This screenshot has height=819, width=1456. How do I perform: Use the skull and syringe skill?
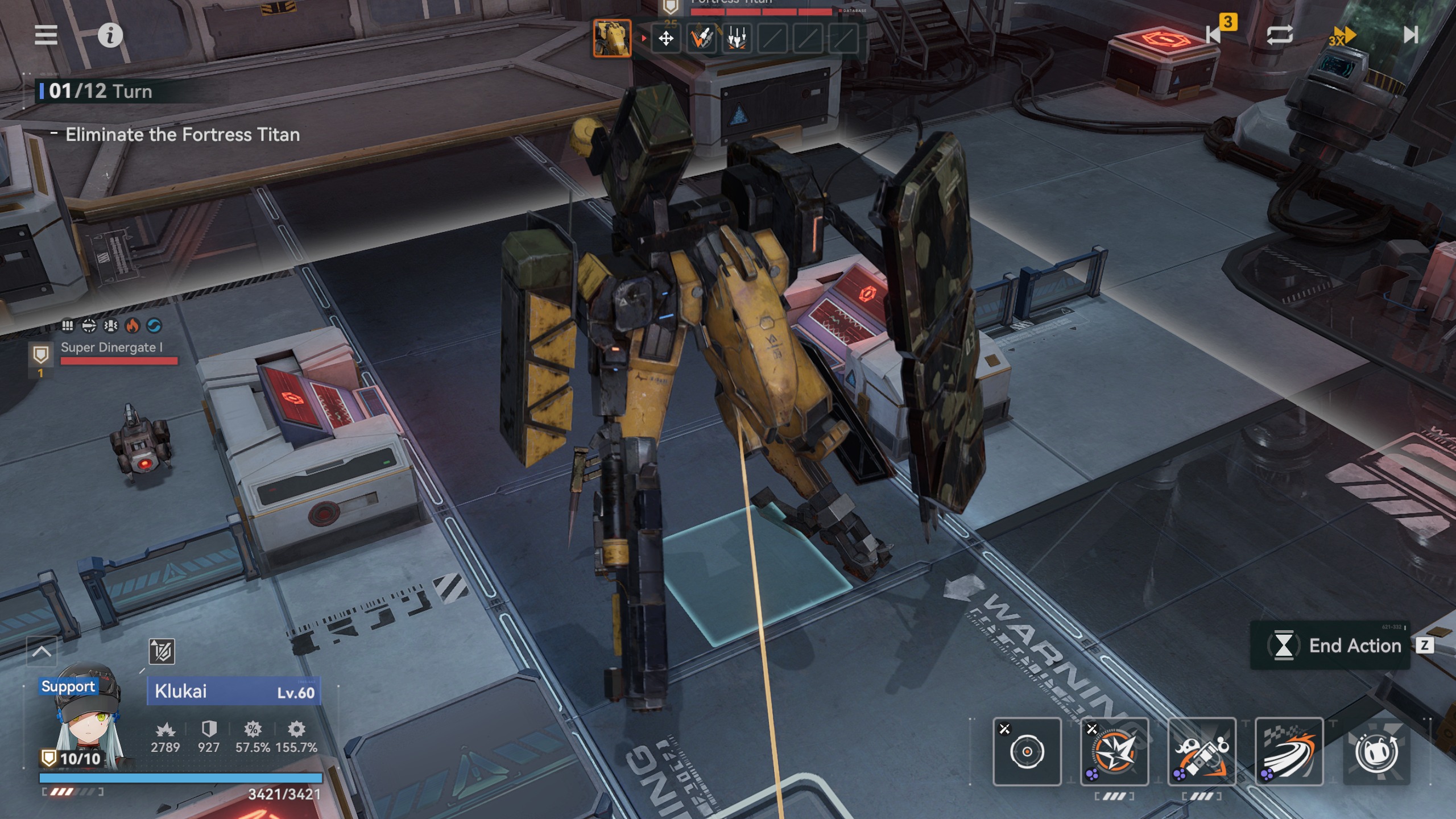[1202, 752]
